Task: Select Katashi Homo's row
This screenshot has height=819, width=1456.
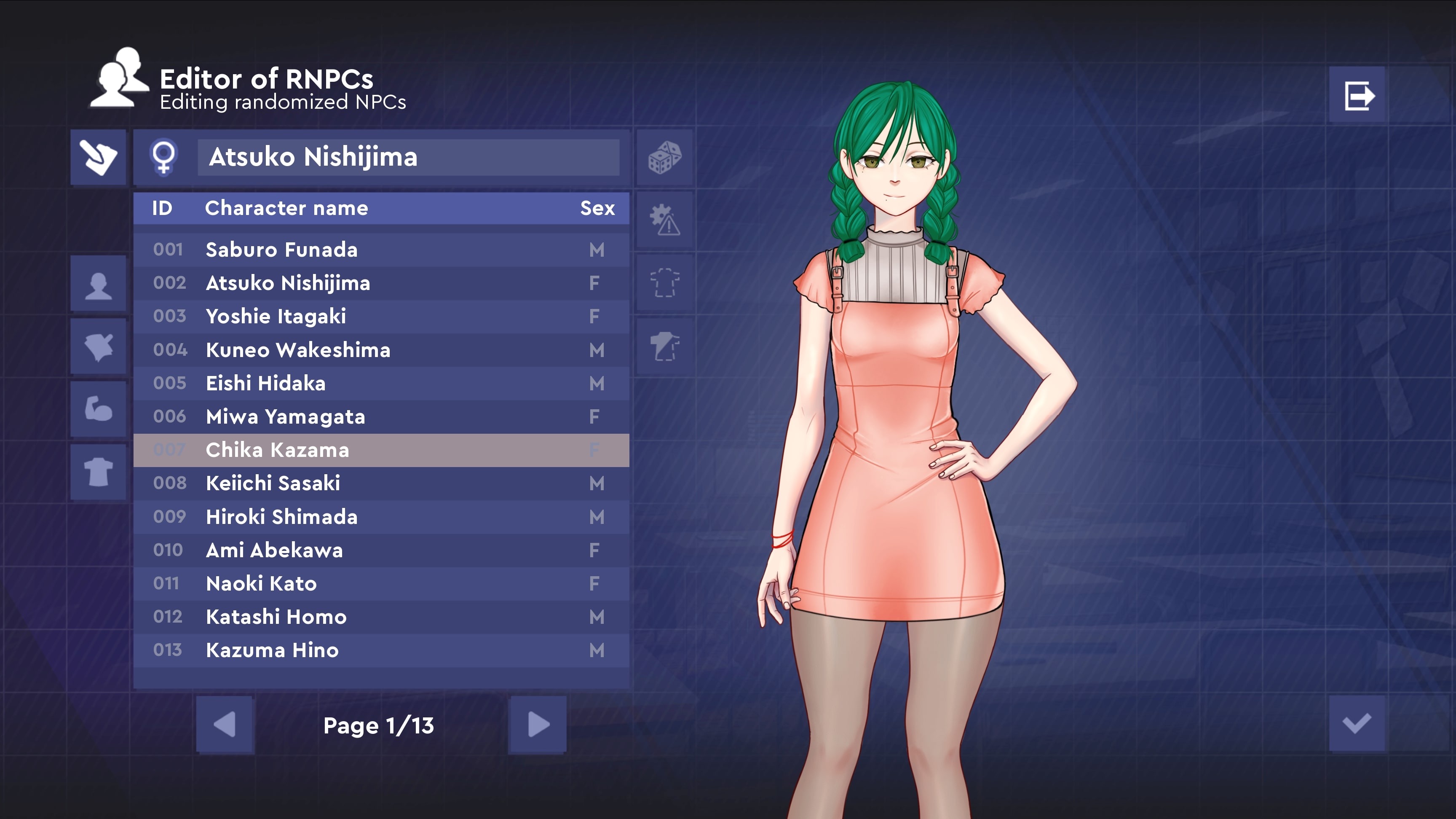Action: tap(381, 617)
